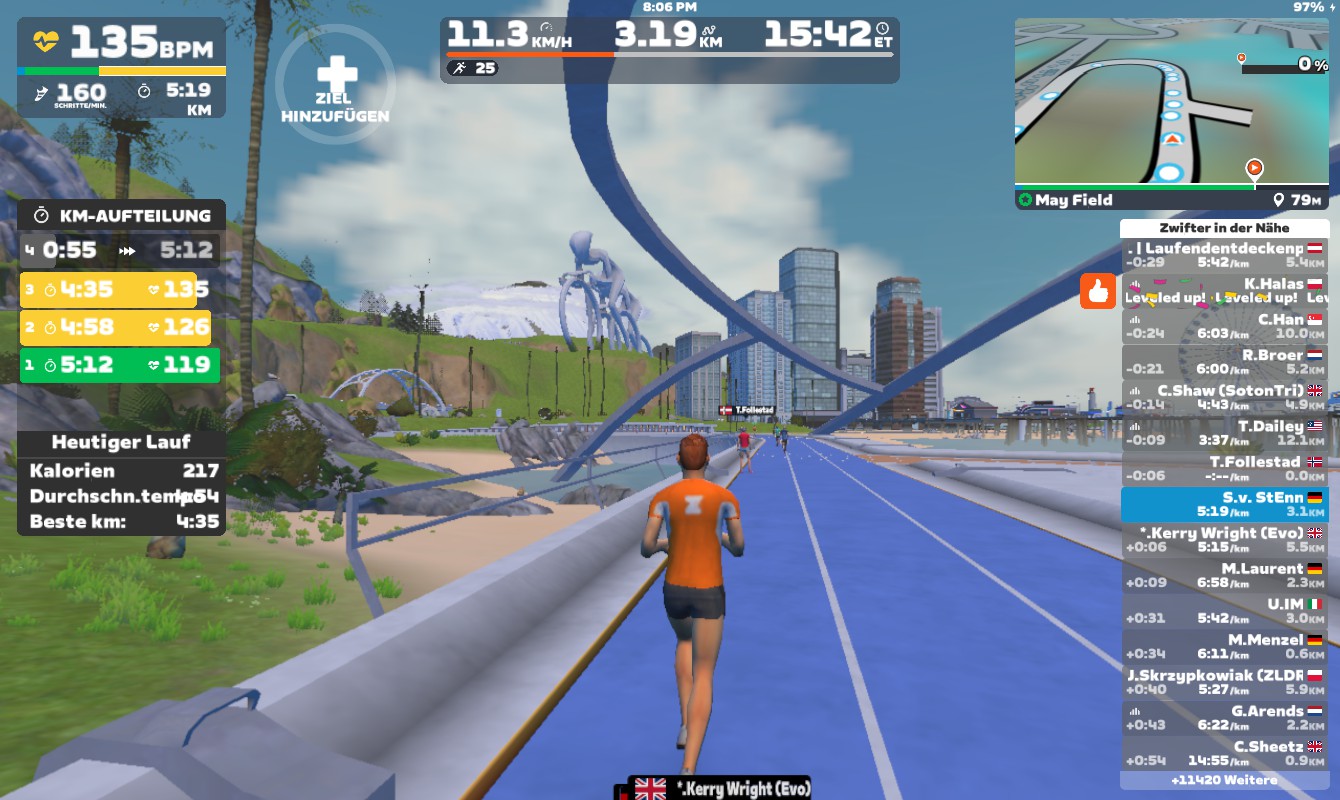This screenshot has width=1340, height=800.
Task: Click the heart rate BPM panel
Action: [x=122, y=43]
